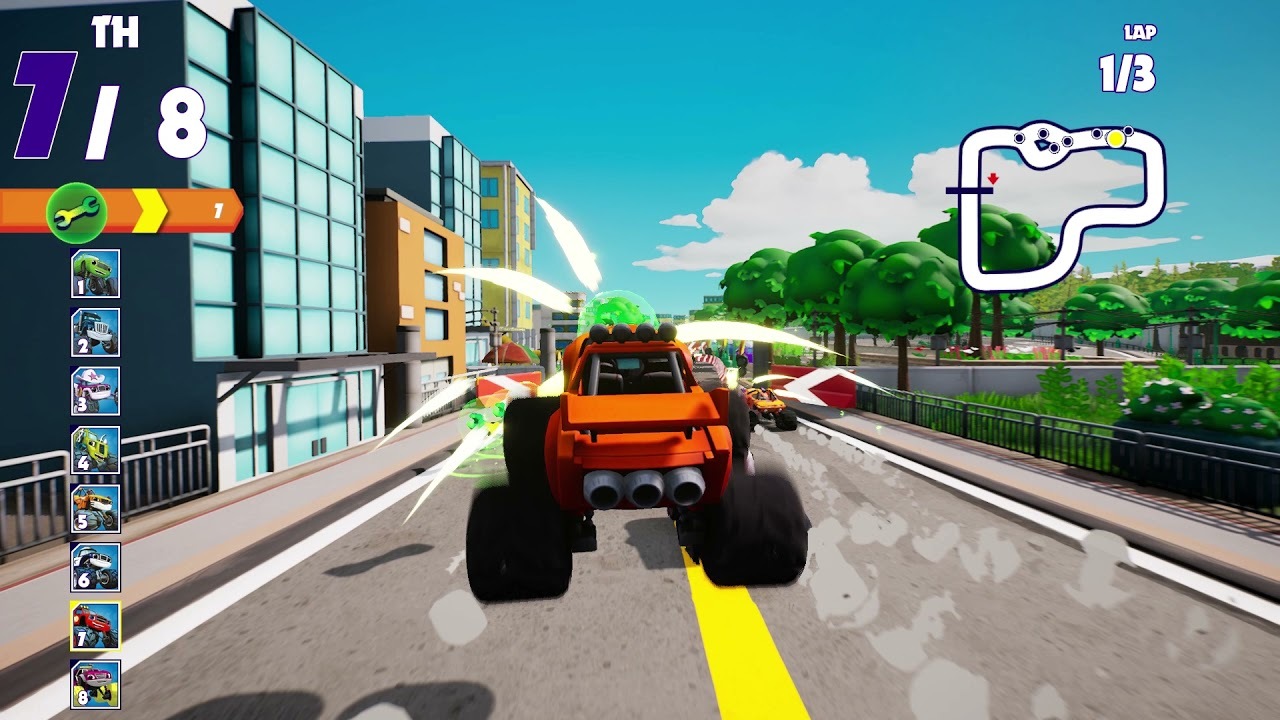This screenshot has height=720, width=1280.
Task: Click the red arrow marker on minimap
Action: click(x=993, y=179)
